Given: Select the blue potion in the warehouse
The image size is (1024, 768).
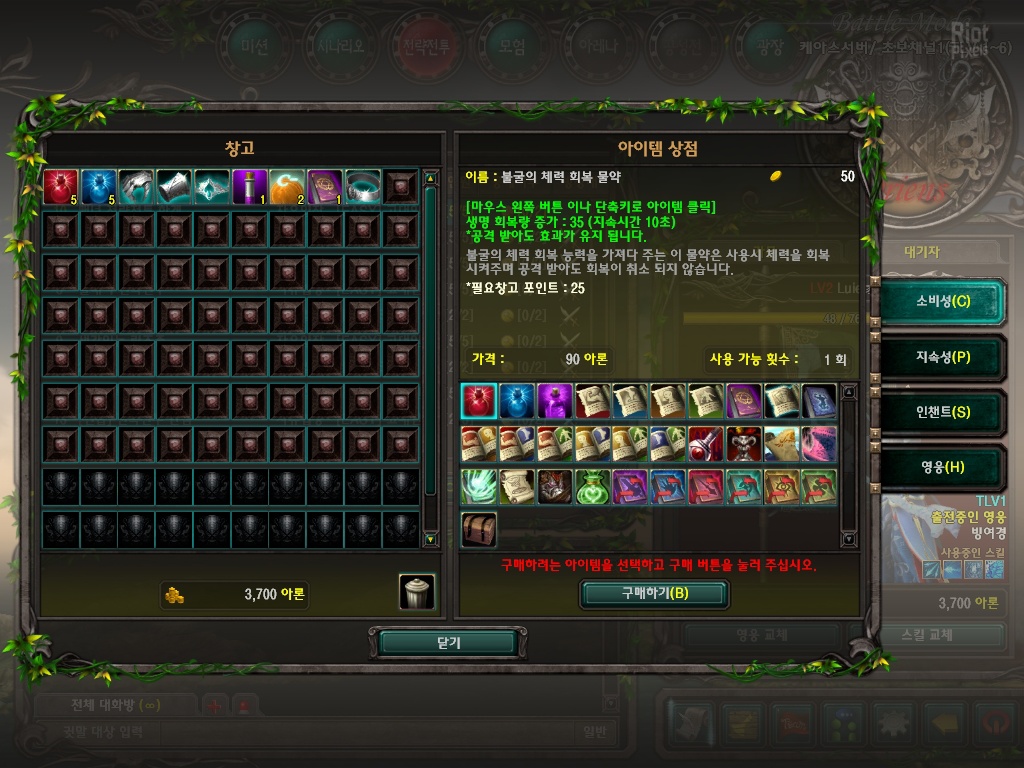Looking at the screenshot, I should [98, 186].
